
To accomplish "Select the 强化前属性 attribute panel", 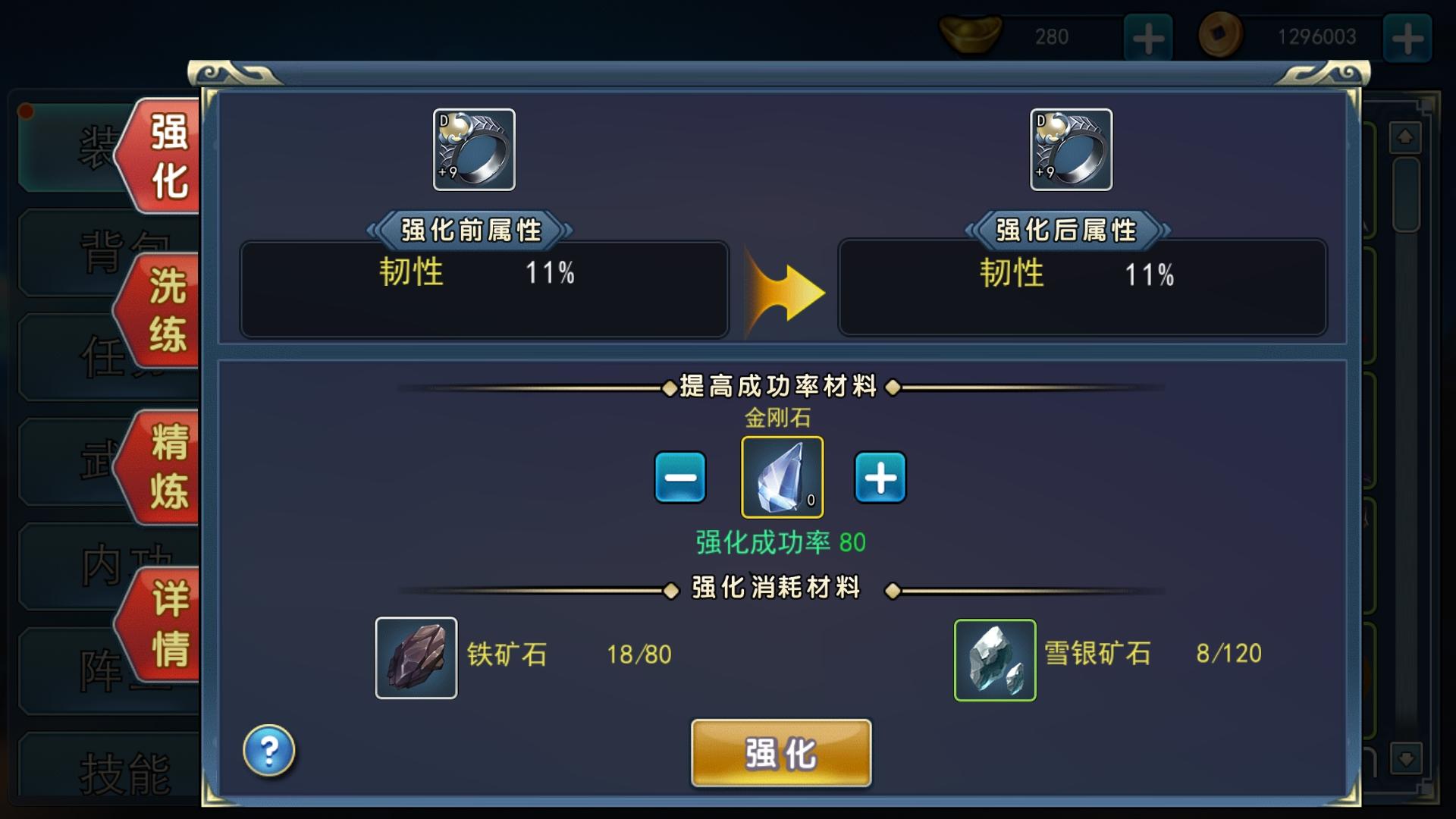I will point(483,288).
